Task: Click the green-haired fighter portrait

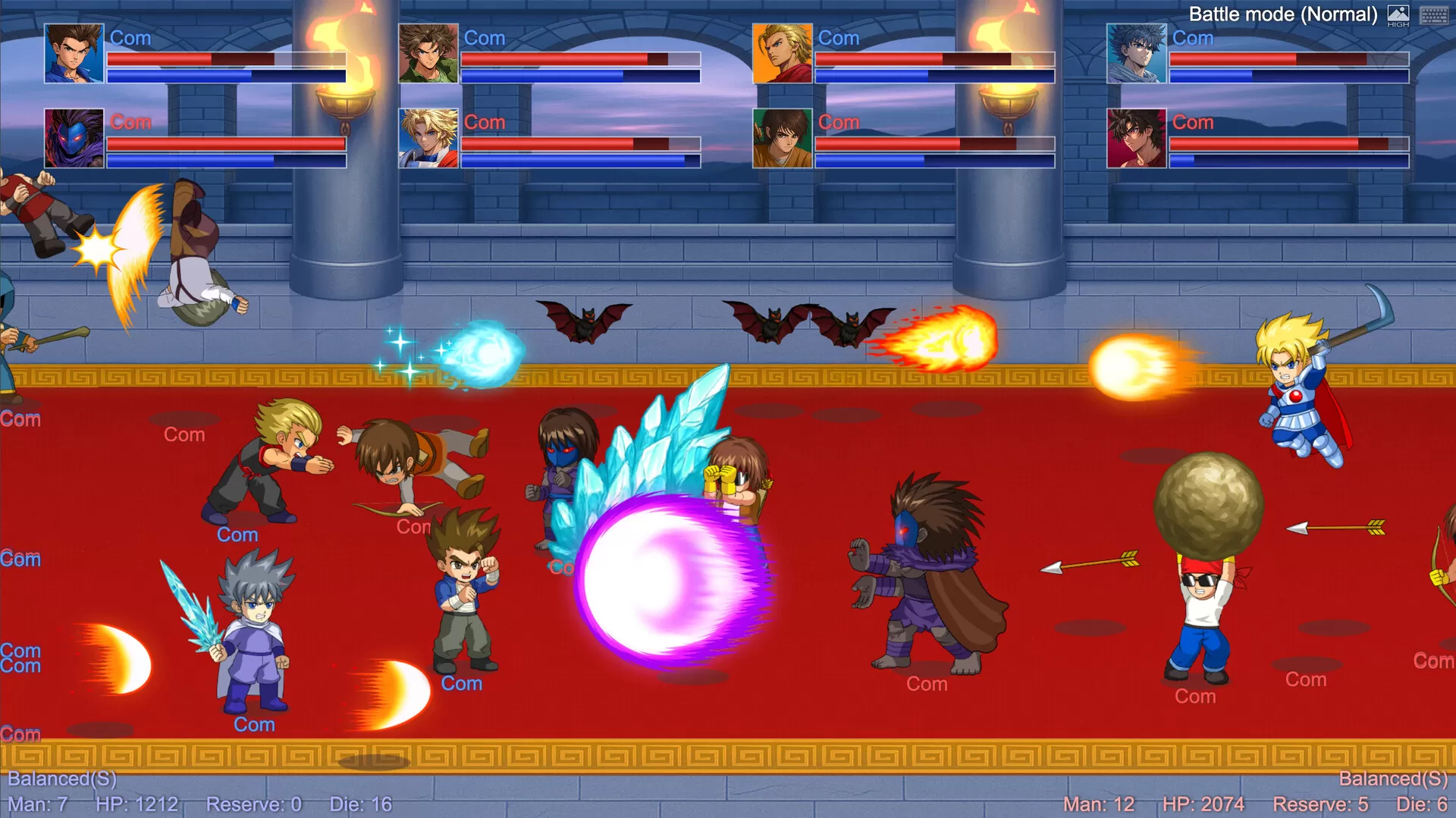Action: (427, 55)
